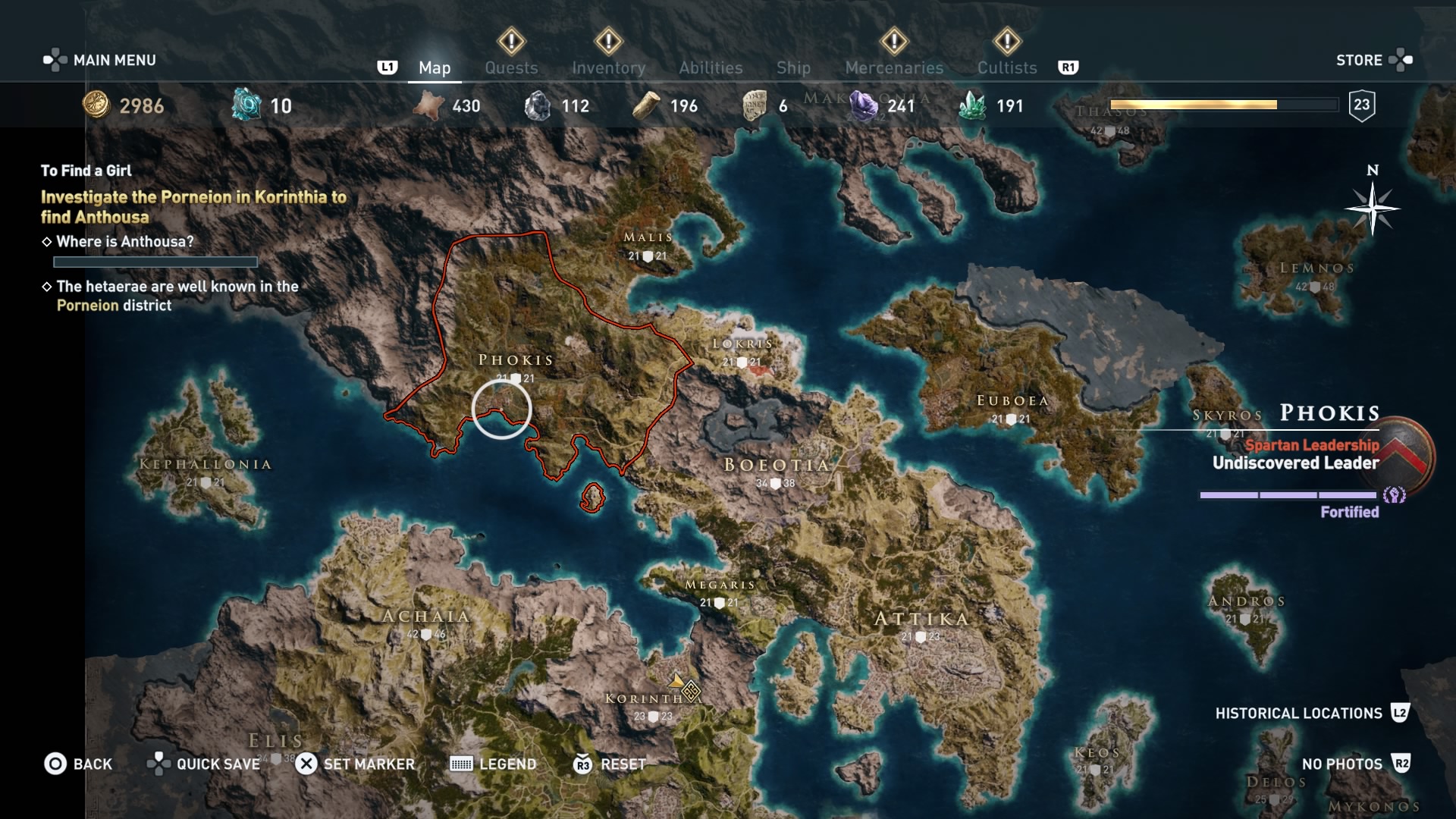Reset the map view

(610, 764)
